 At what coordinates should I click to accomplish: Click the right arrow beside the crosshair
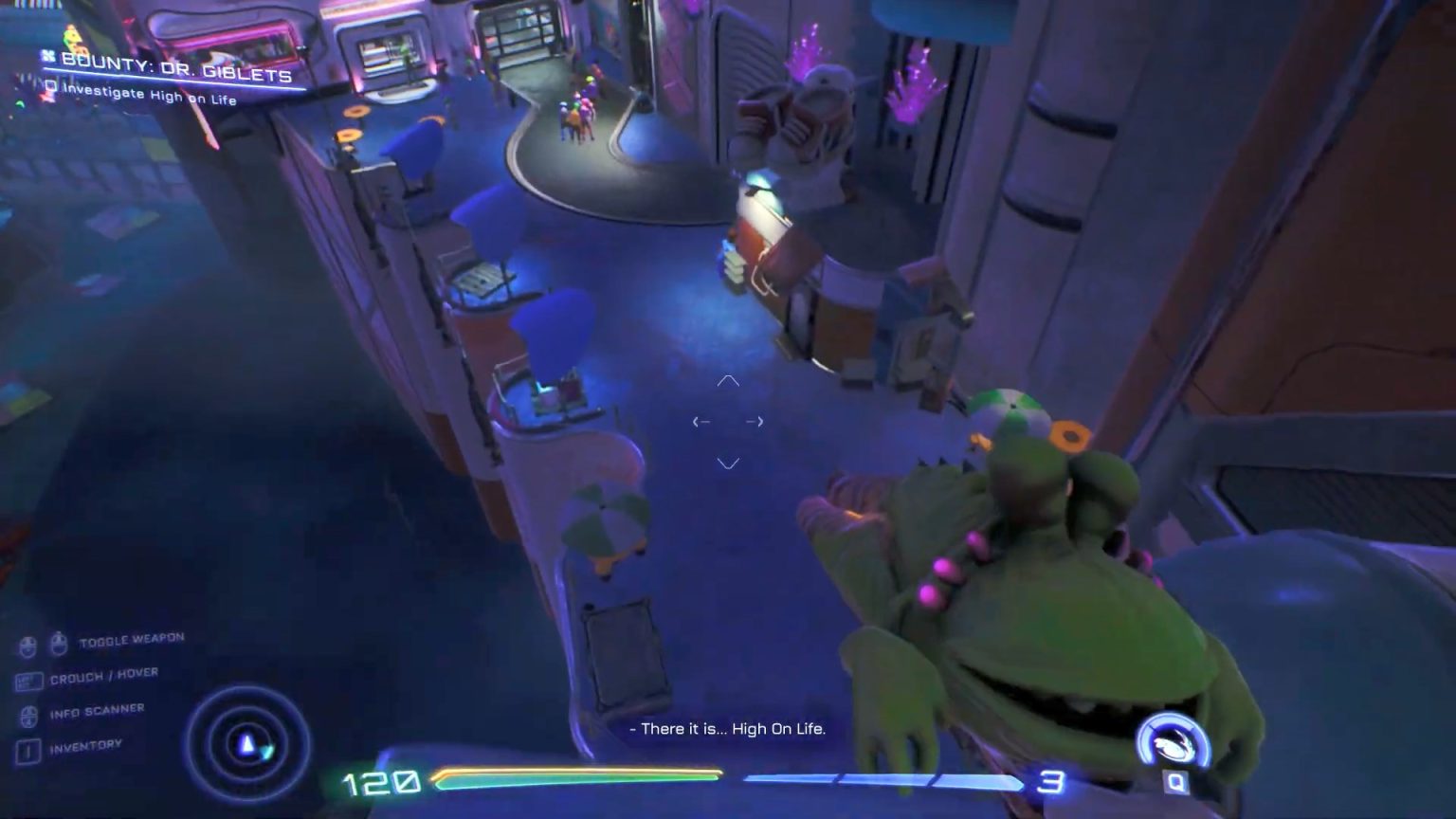(x=756, y=421)
